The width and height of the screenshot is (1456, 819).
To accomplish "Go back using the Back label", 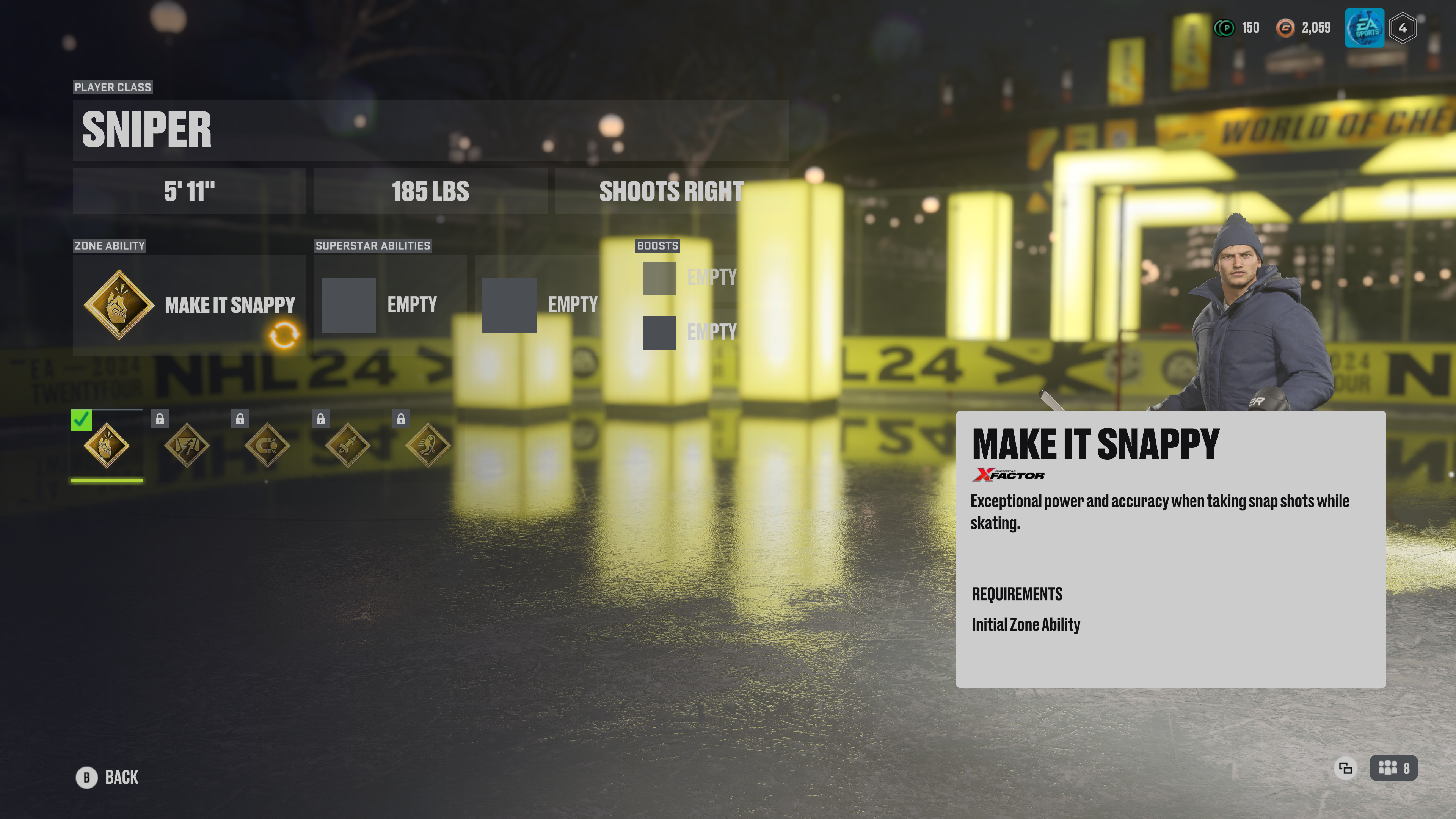I will point(121,778).
